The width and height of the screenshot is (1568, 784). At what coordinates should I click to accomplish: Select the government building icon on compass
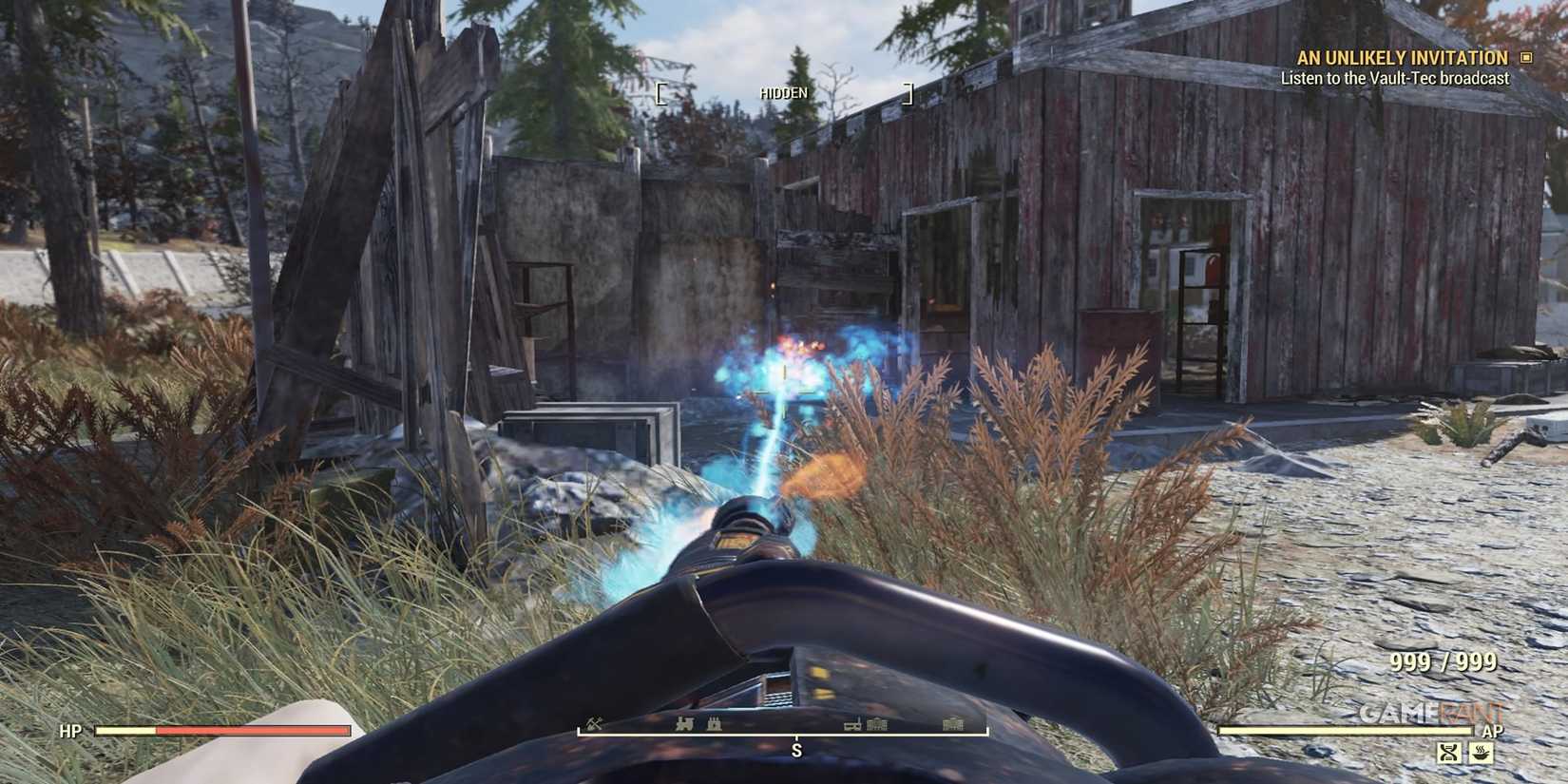(877, 724)
